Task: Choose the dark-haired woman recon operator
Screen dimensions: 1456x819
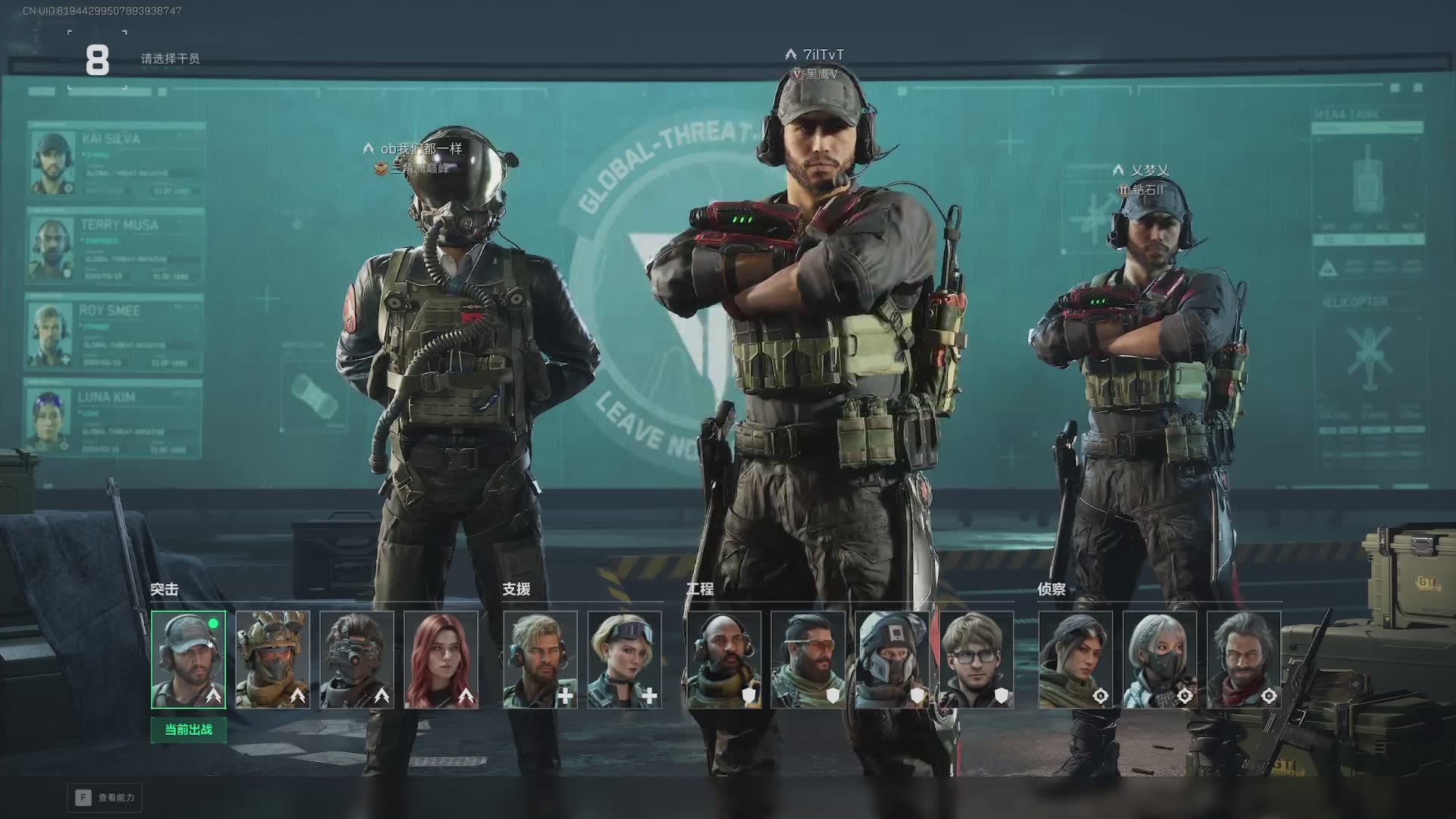Action: [x=1075, y=660]
